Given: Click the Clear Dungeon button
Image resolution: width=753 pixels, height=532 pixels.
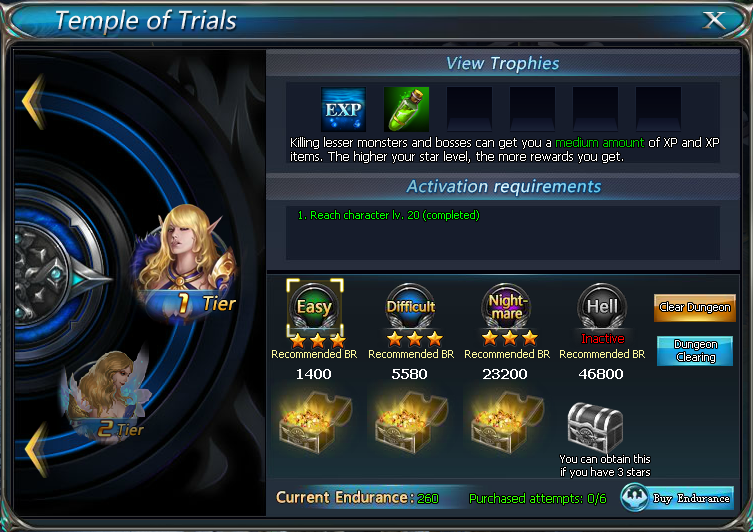Looking at the screenshot, I should 694,307.
